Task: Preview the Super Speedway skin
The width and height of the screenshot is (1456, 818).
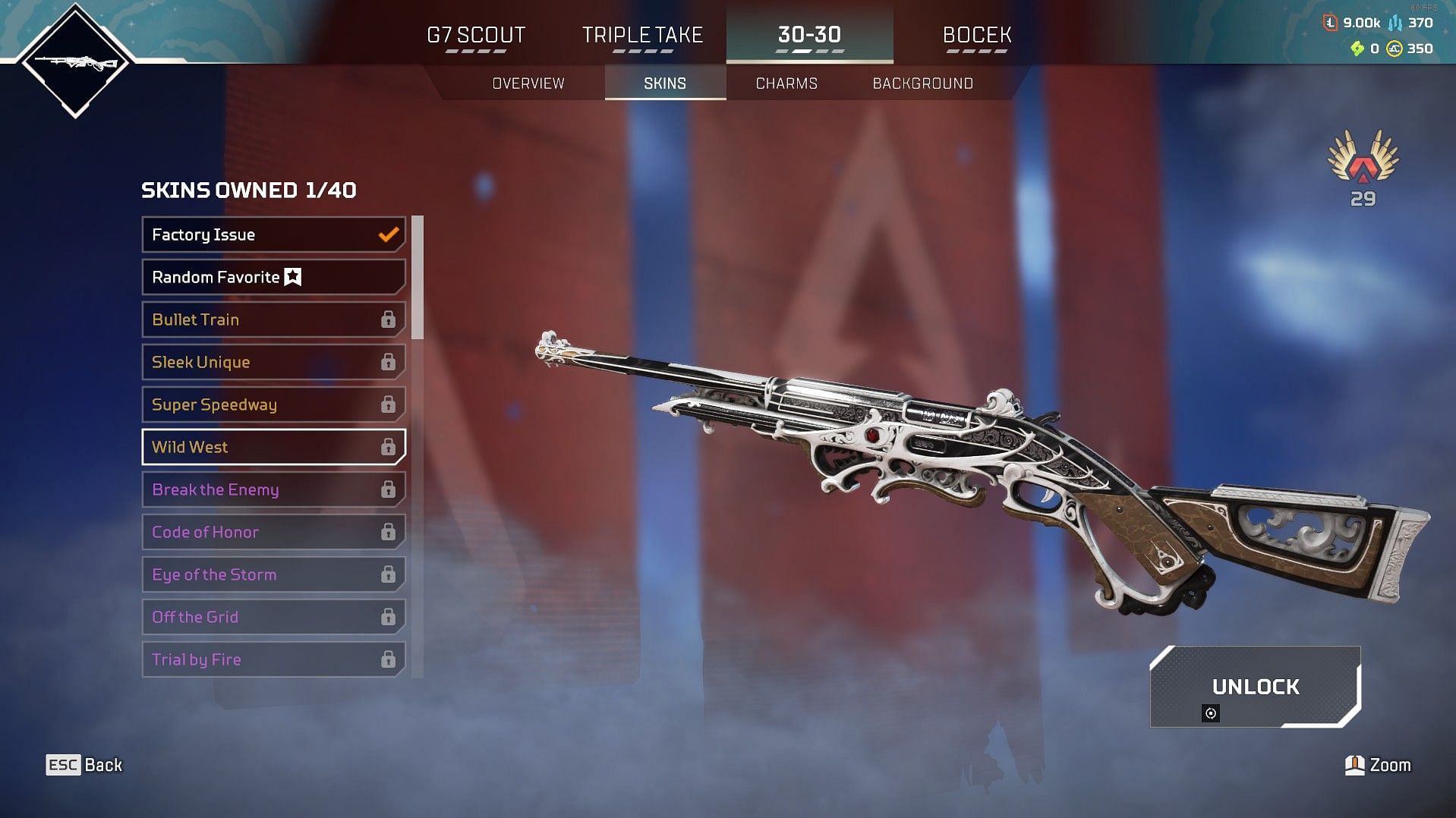Action: (x=273, y=404)
